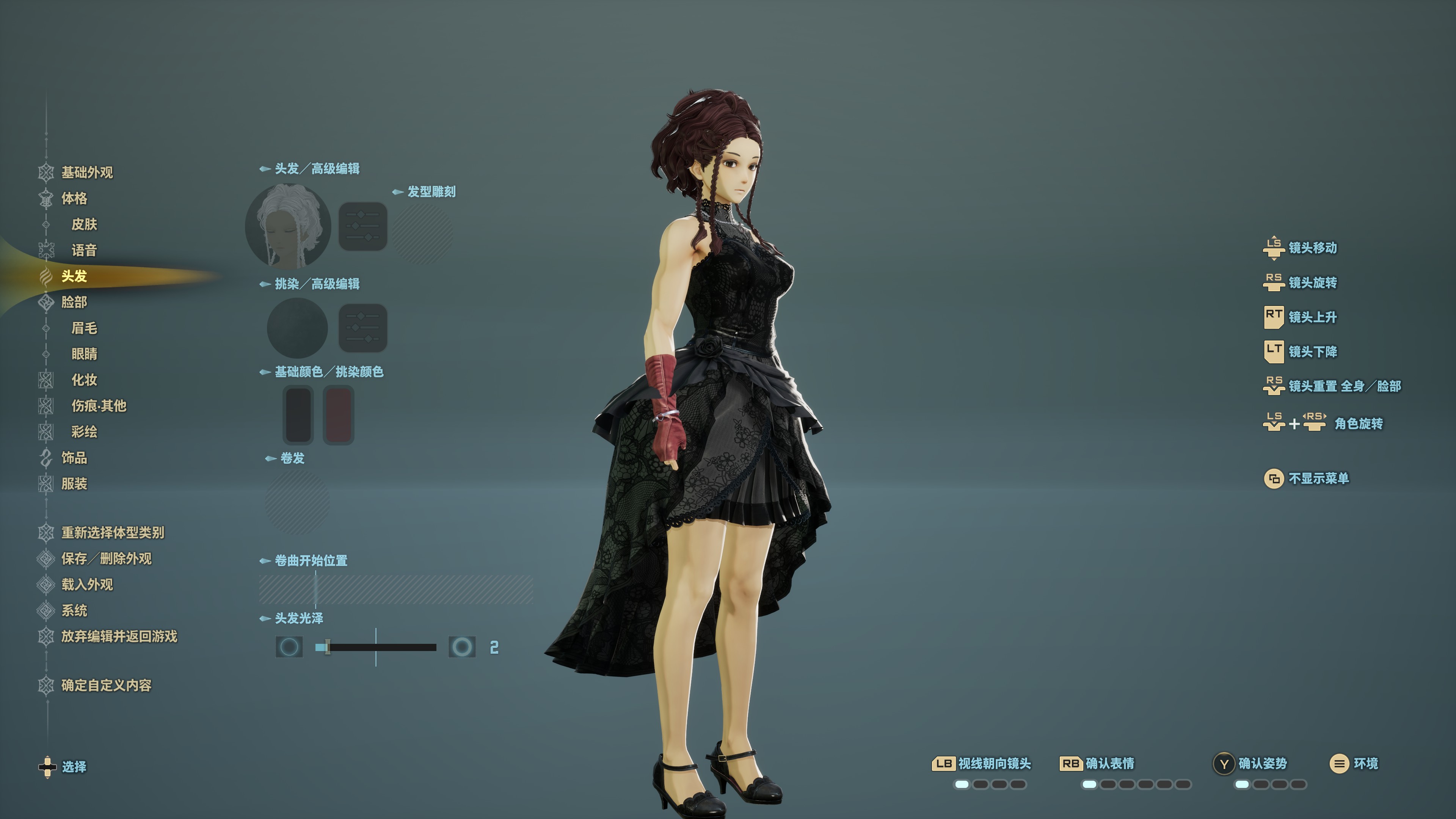Pick the black base hair color swatch
Viewport: 1456px width, 819px height.
[298, 415]
